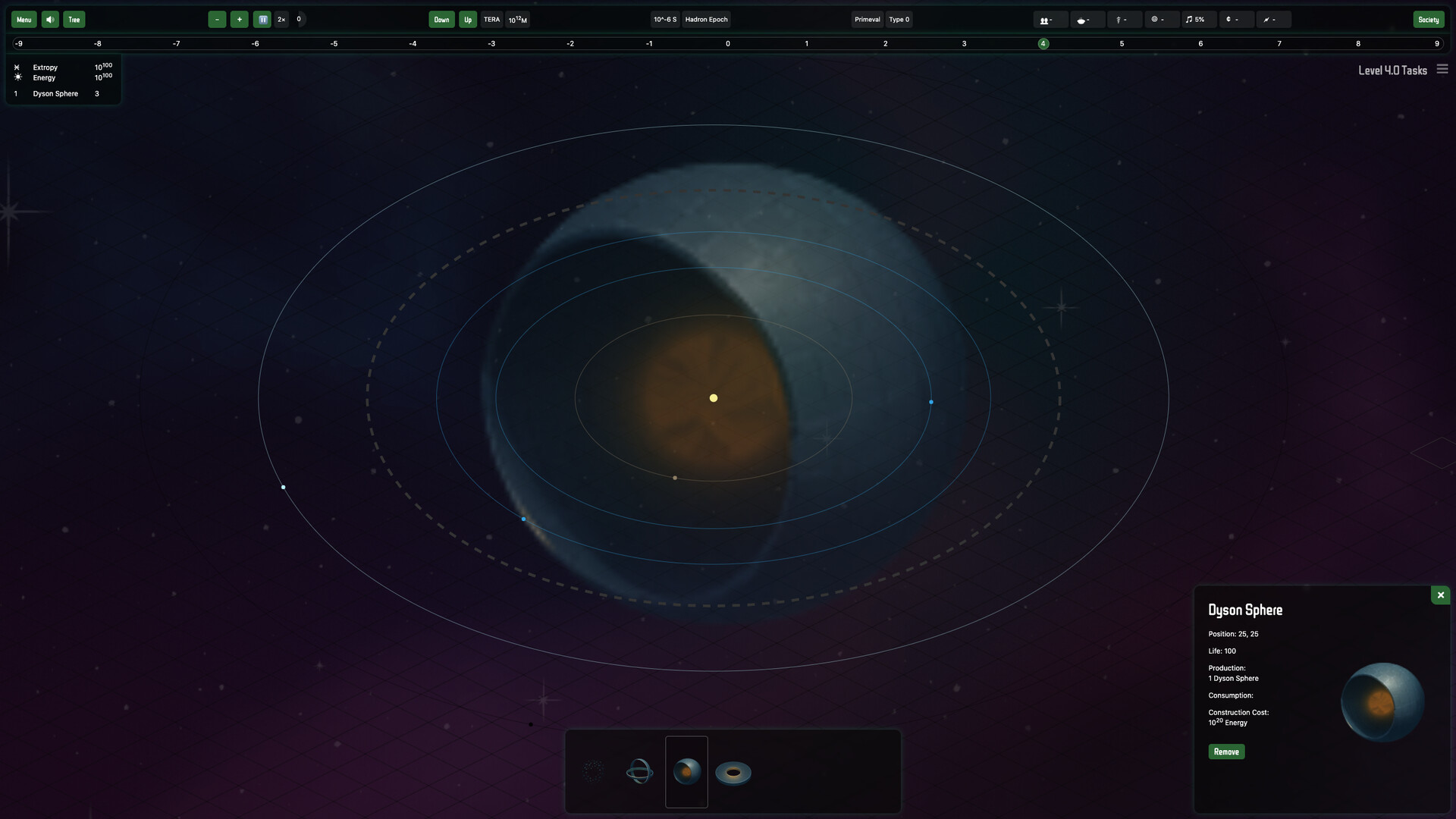Jump to scale 5 on the timeline
Screen dimensions: 1456x819
click(x=1122, y=44)
